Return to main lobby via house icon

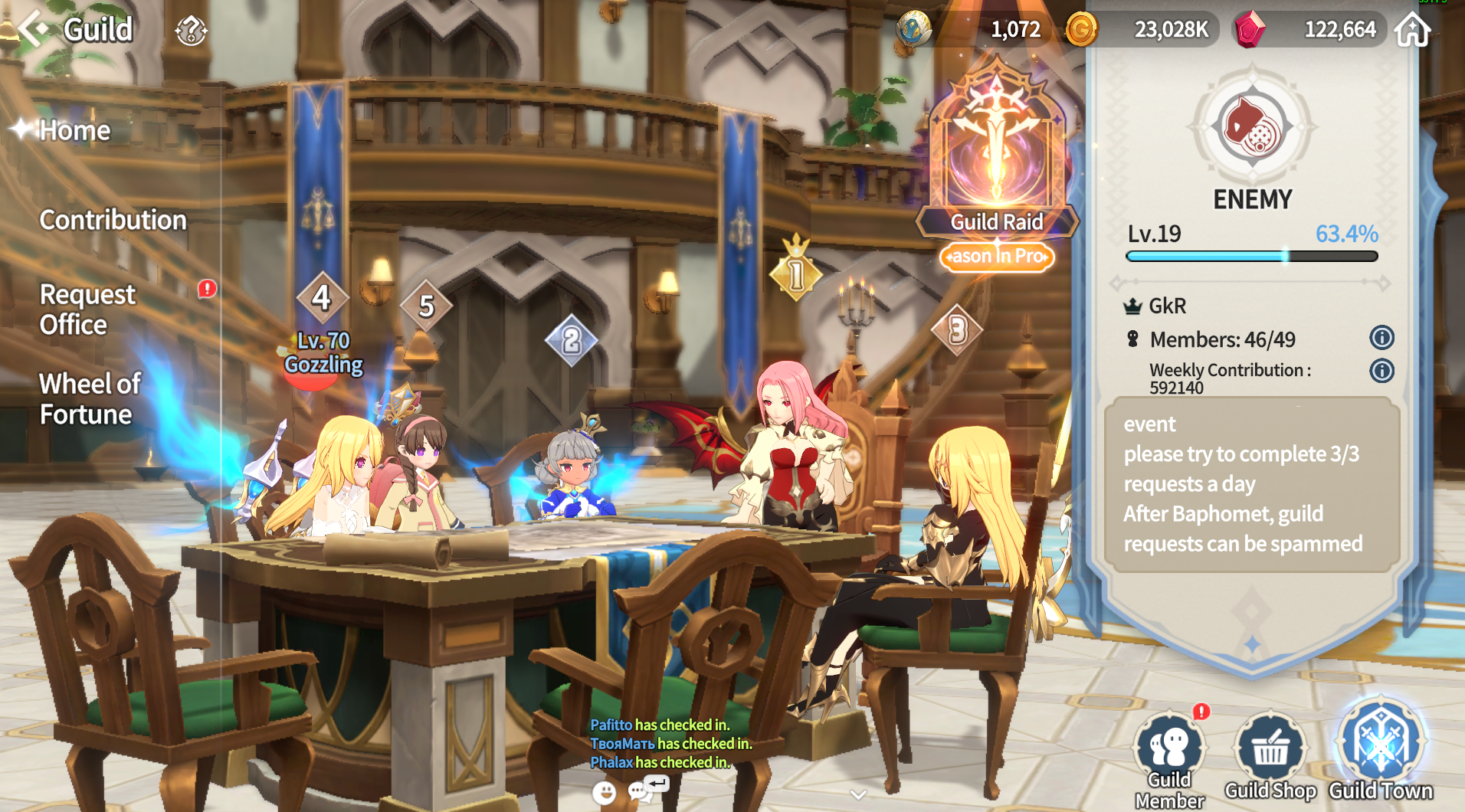coord(1412,30)
